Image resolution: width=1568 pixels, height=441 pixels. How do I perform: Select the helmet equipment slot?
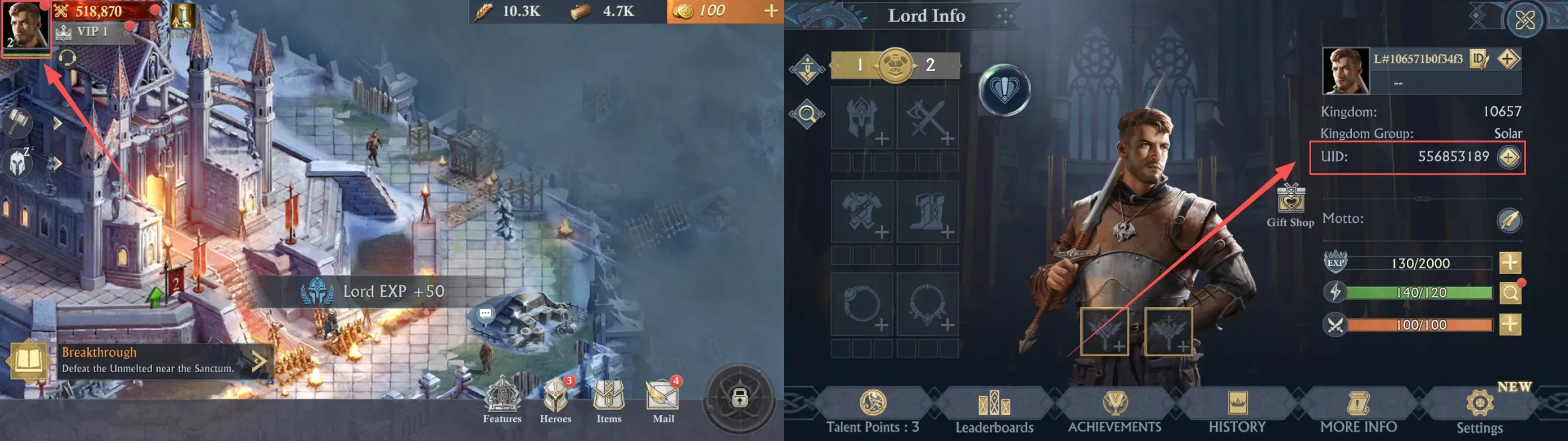tap(862, 118)
